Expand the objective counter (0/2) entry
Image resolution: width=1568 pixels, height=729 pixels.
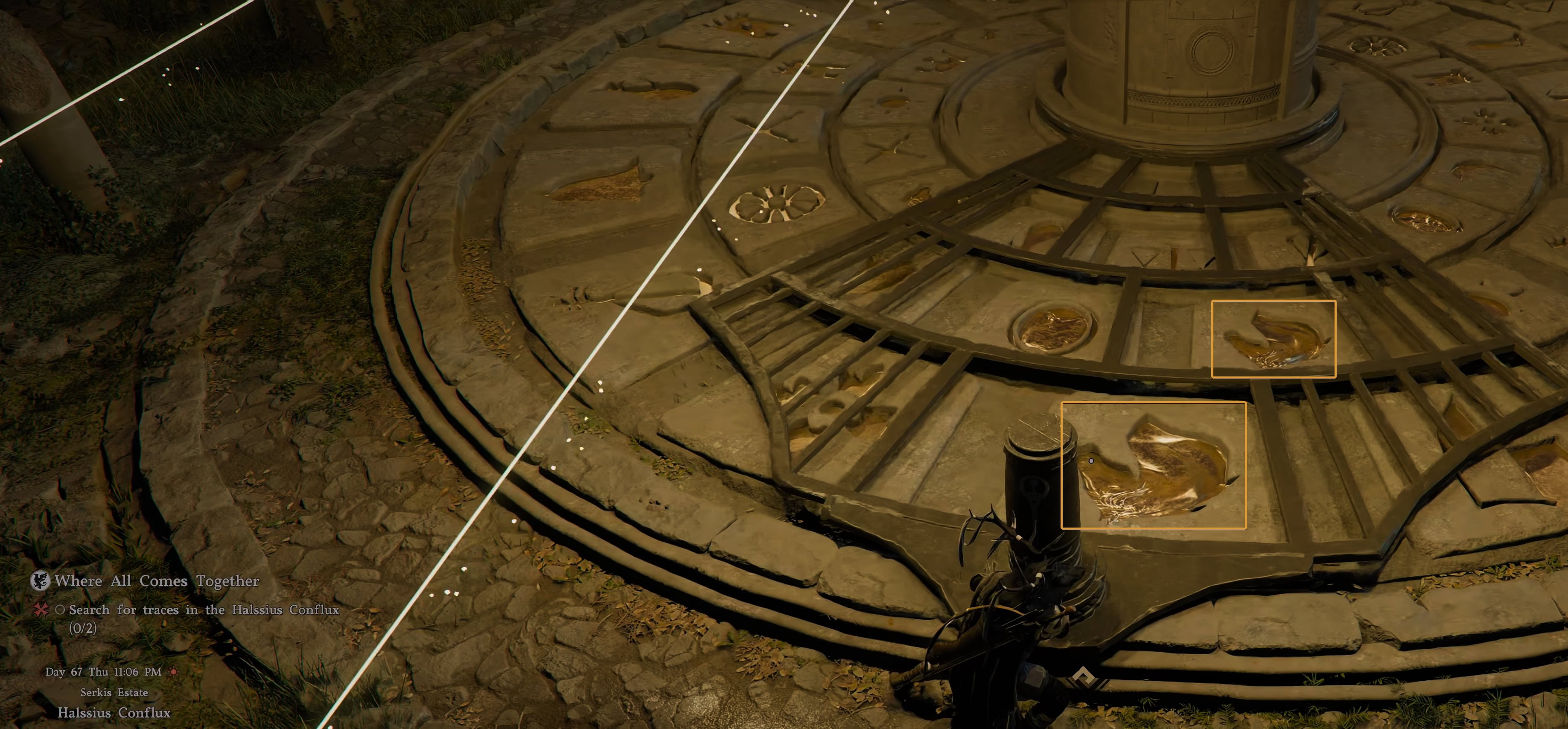click(82, 633)
